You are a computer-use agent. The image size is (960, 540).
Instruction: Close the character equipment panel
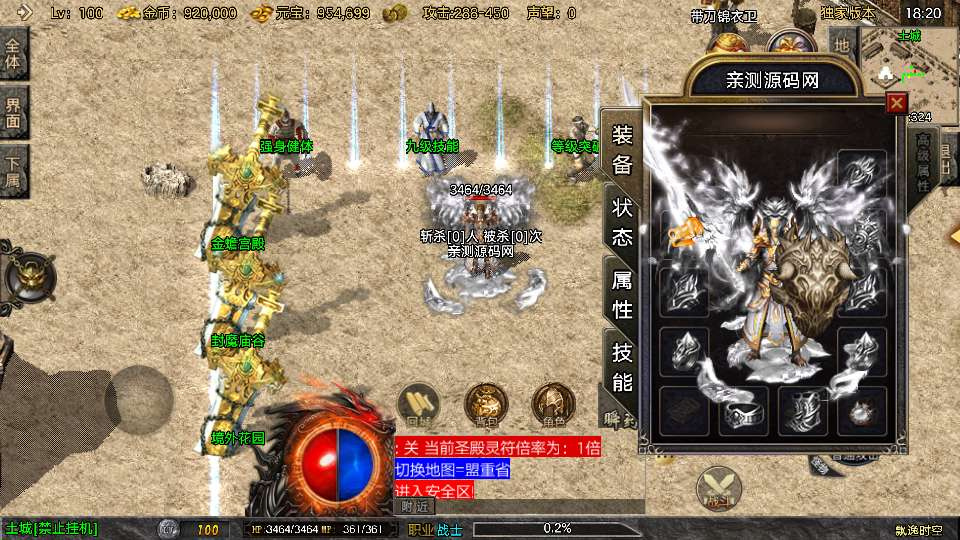[897, 102]
